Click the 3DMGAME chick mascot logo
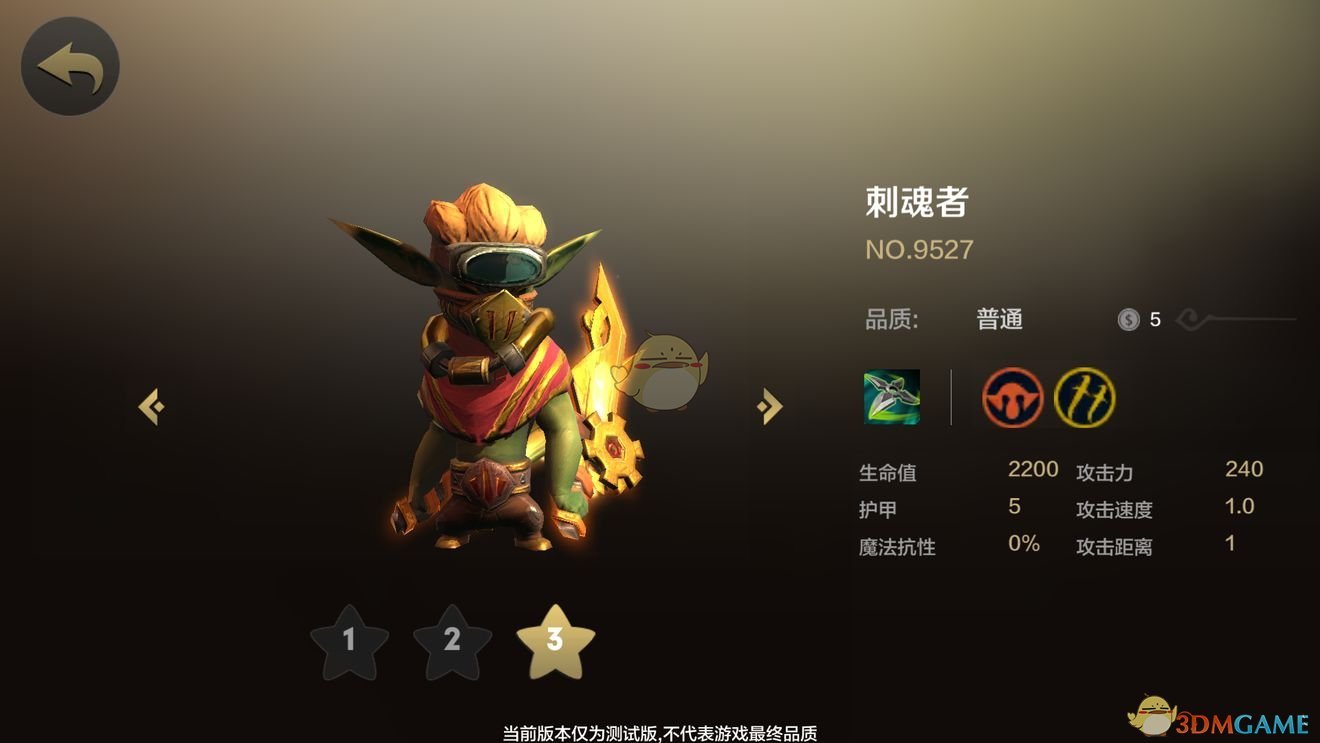 [x=1154, y=716]
